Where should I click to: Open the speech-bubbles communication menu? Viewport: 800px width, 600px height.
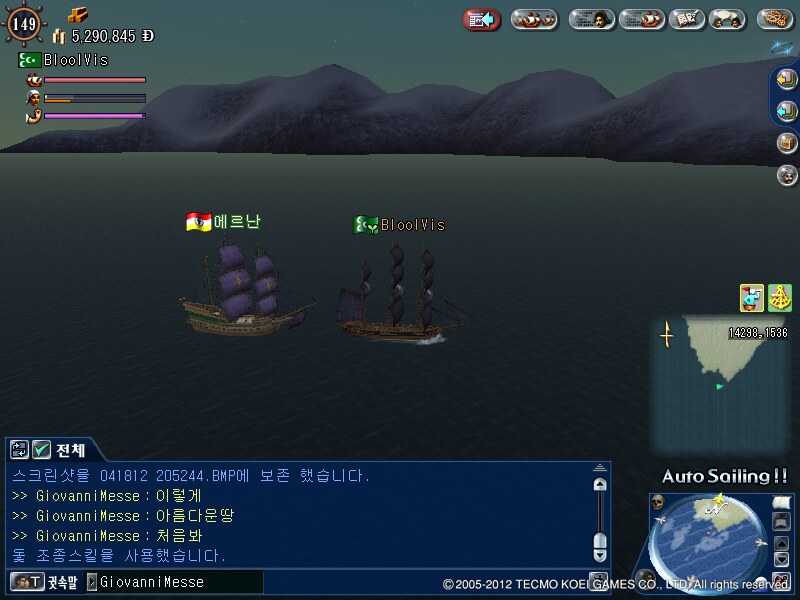(x=727, y=19)
